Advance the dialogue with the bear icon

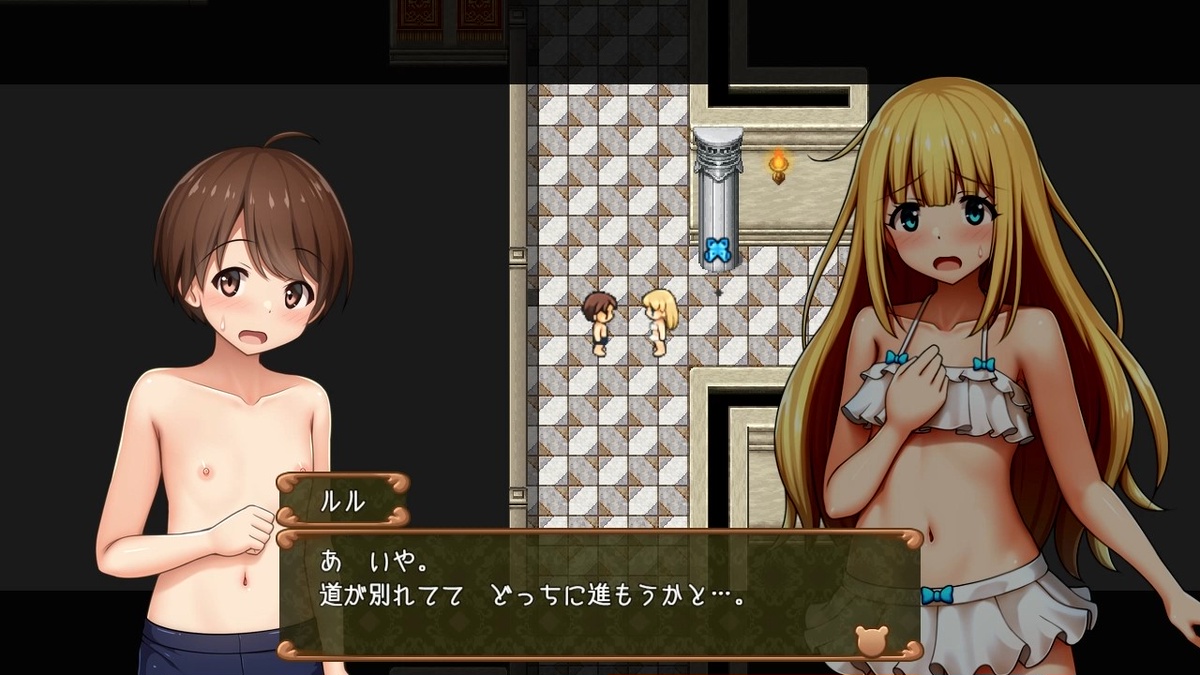[871, 639]
